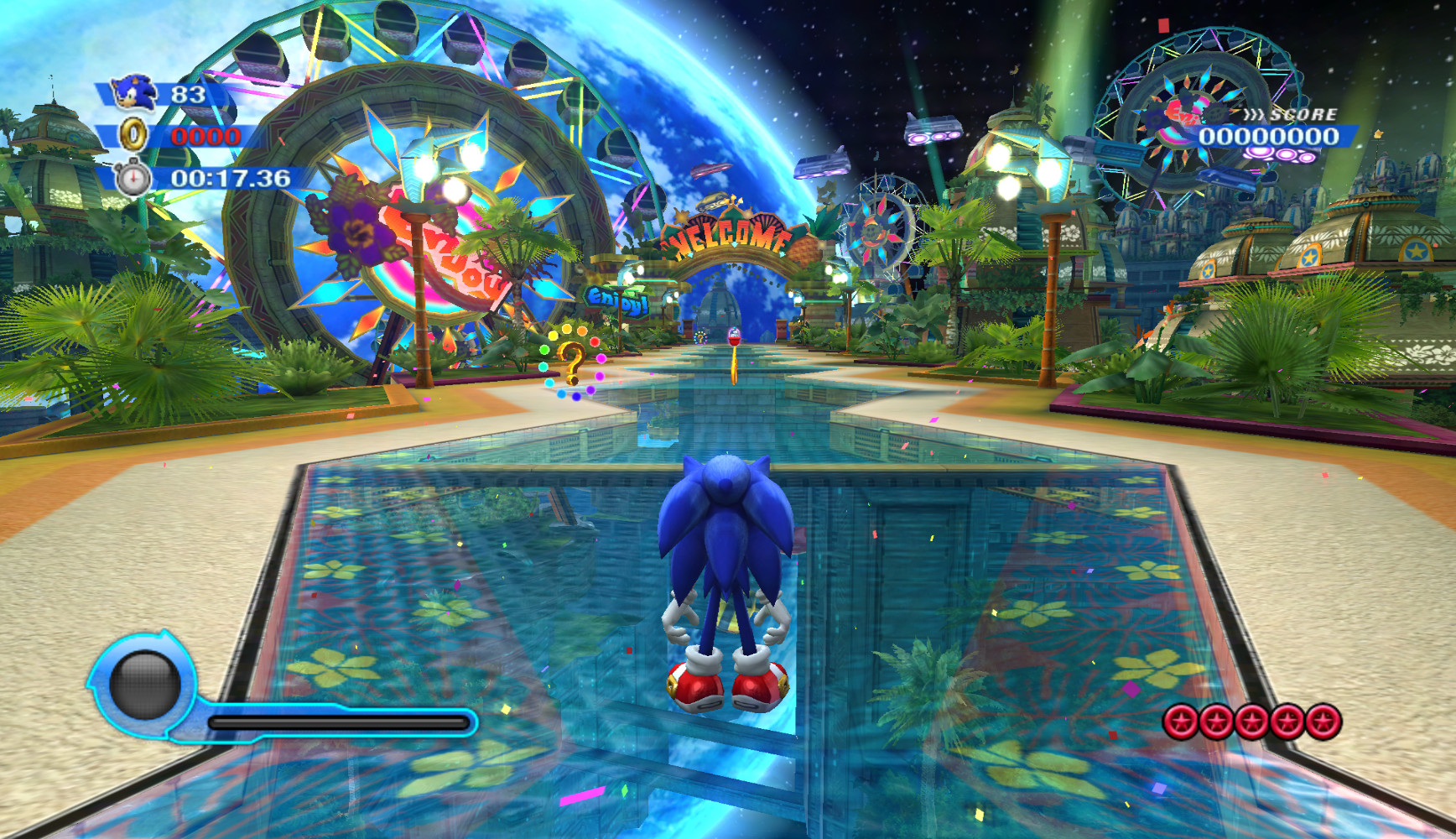The image size is (1456, 839).
Task: Click the lives count showing 83
Action: (190, 96)
